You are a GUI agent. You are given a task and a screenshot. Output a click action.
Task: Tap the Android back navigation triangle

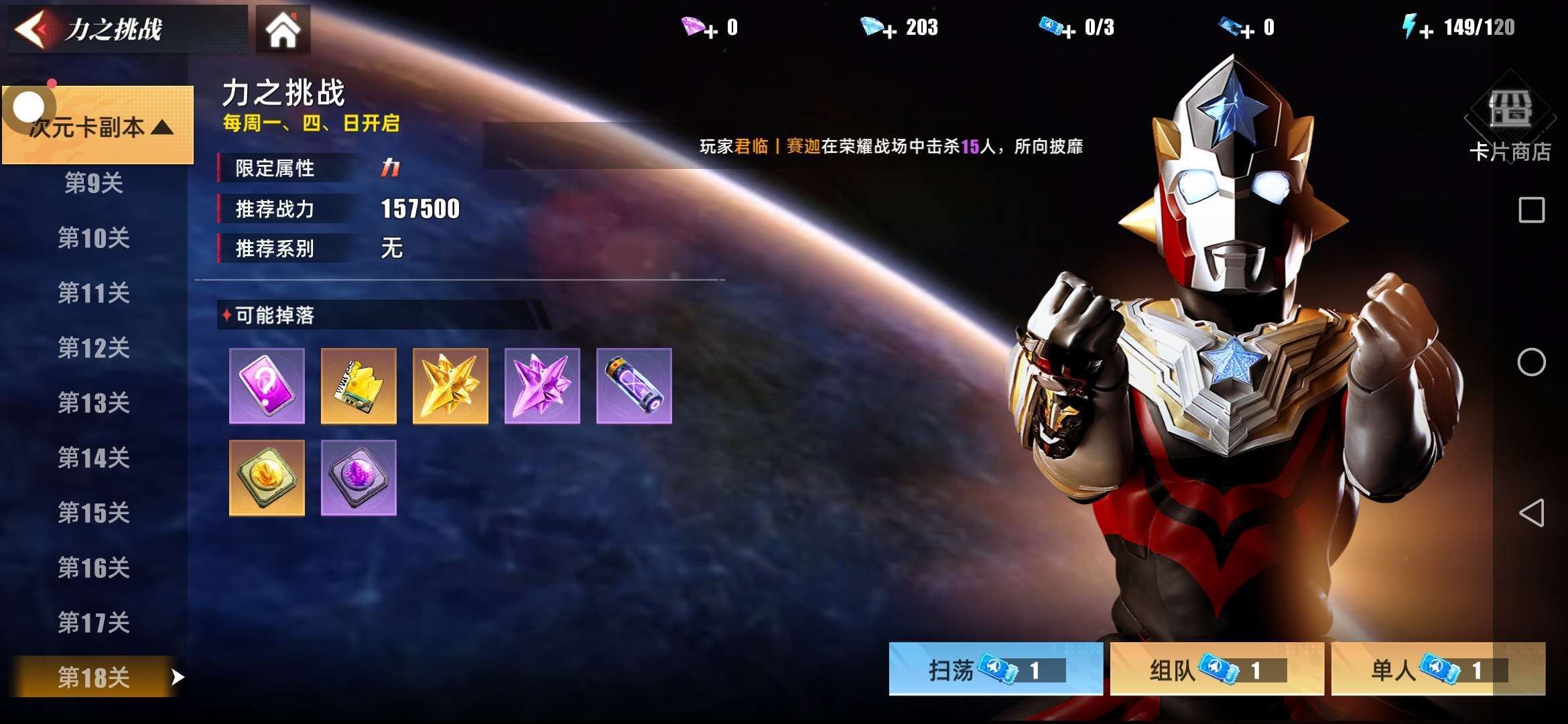point(1531,513)
